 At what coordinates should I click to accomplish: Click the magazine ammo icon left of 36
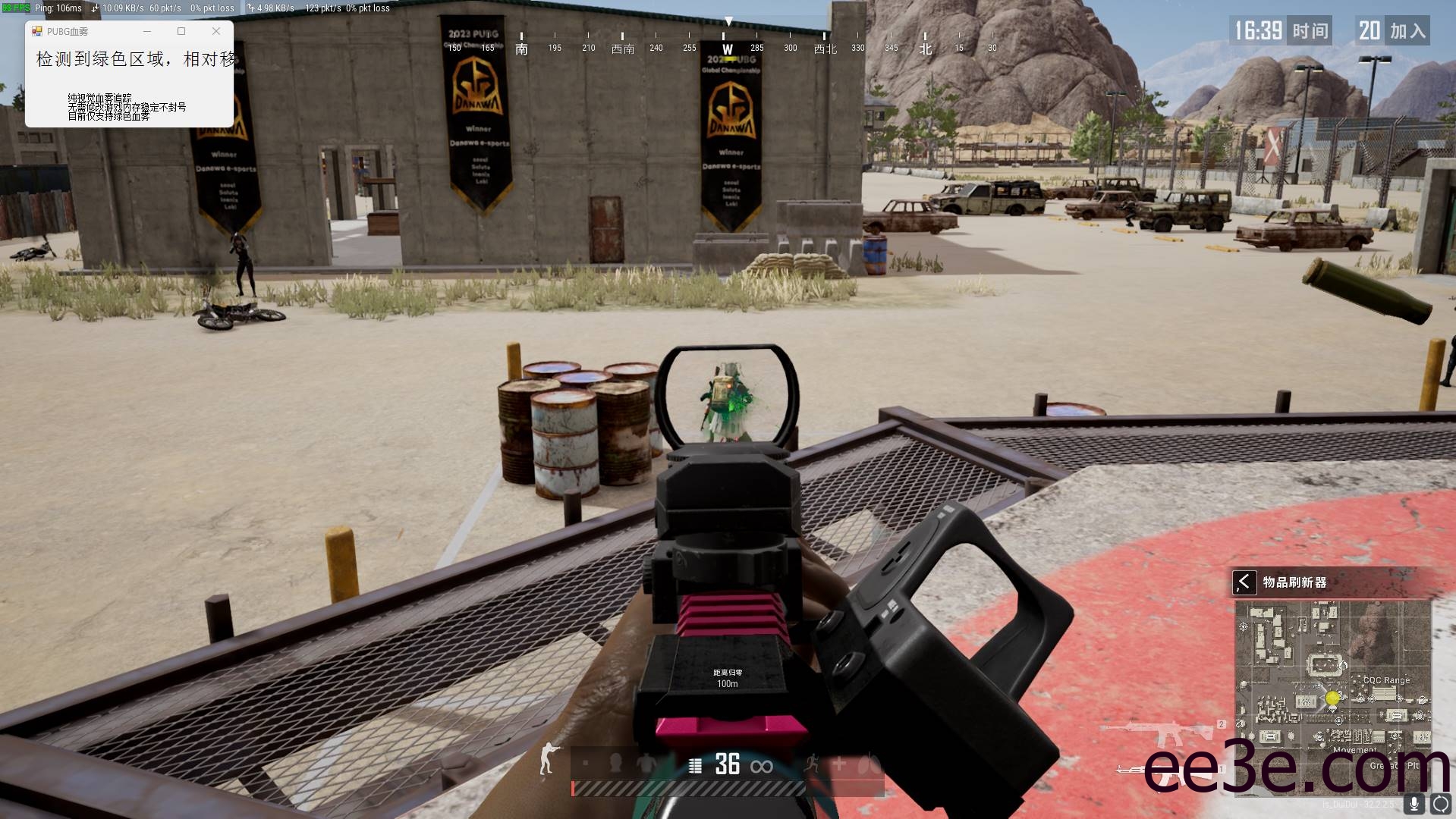[695, 765]
